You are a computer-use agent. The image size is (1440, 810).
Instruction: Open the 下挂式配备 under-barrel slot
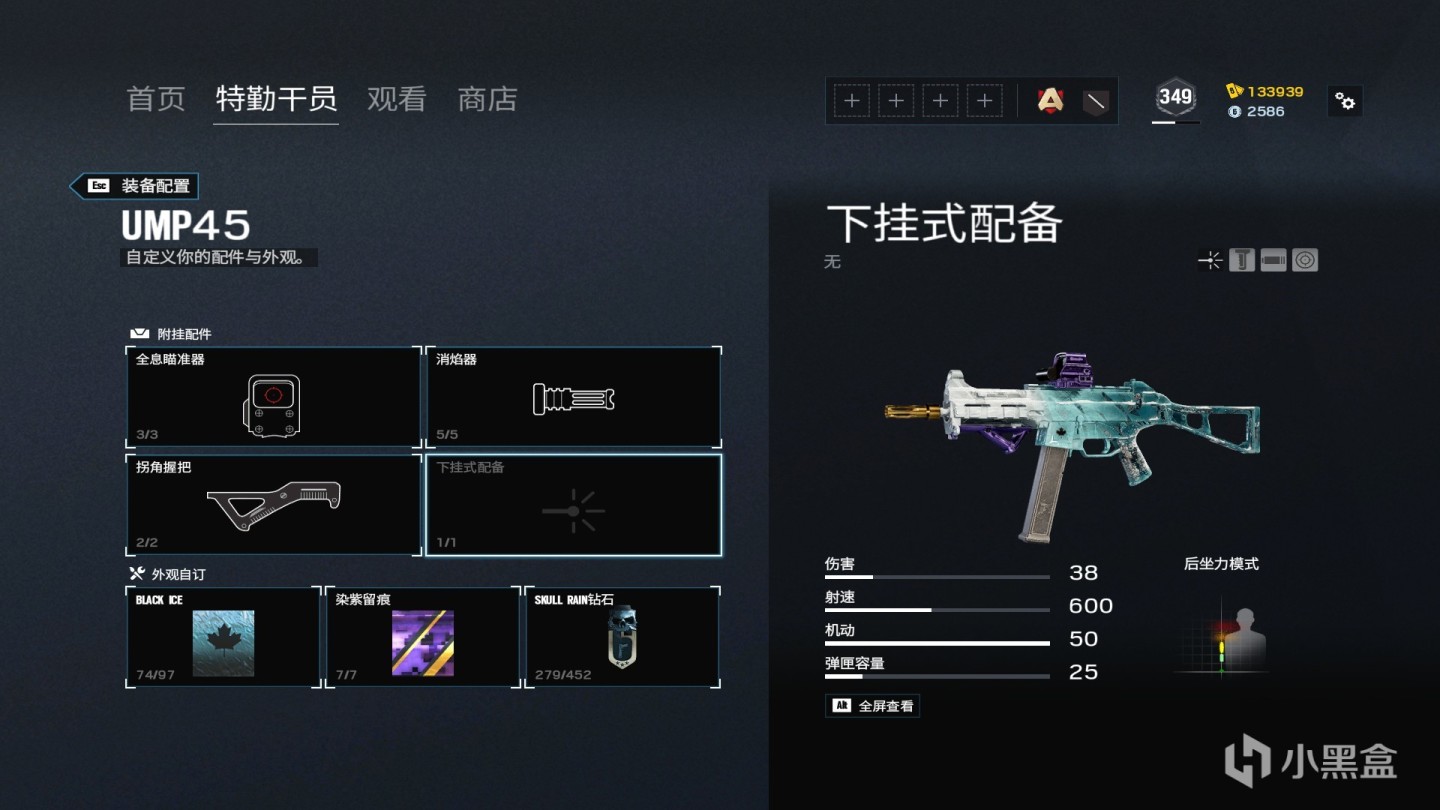573,505
